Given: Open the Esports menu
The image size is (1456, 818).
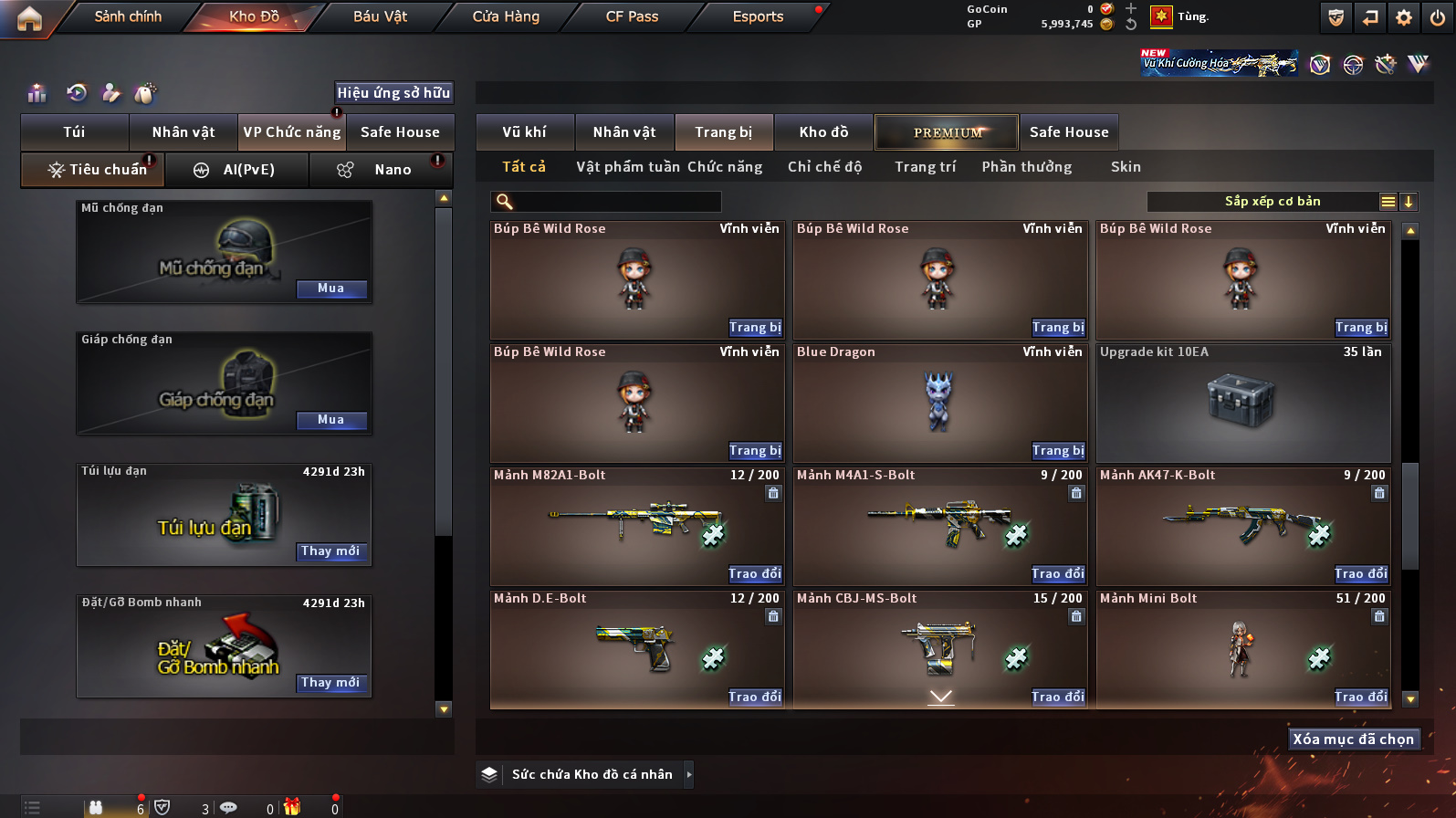Looking at the screenshot, I should [x=758, y=16].
